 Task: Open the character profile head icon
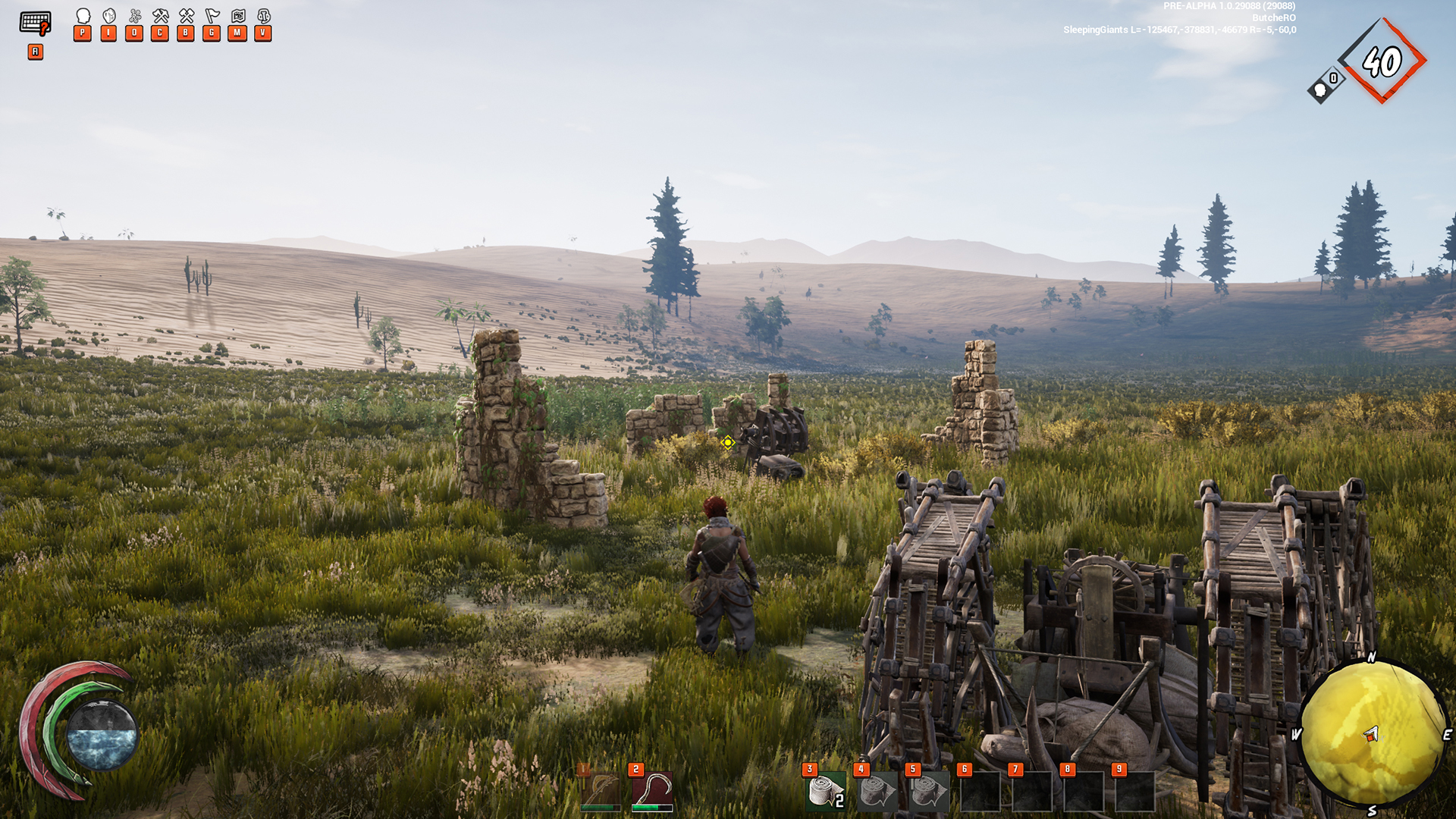coord(83,16)
